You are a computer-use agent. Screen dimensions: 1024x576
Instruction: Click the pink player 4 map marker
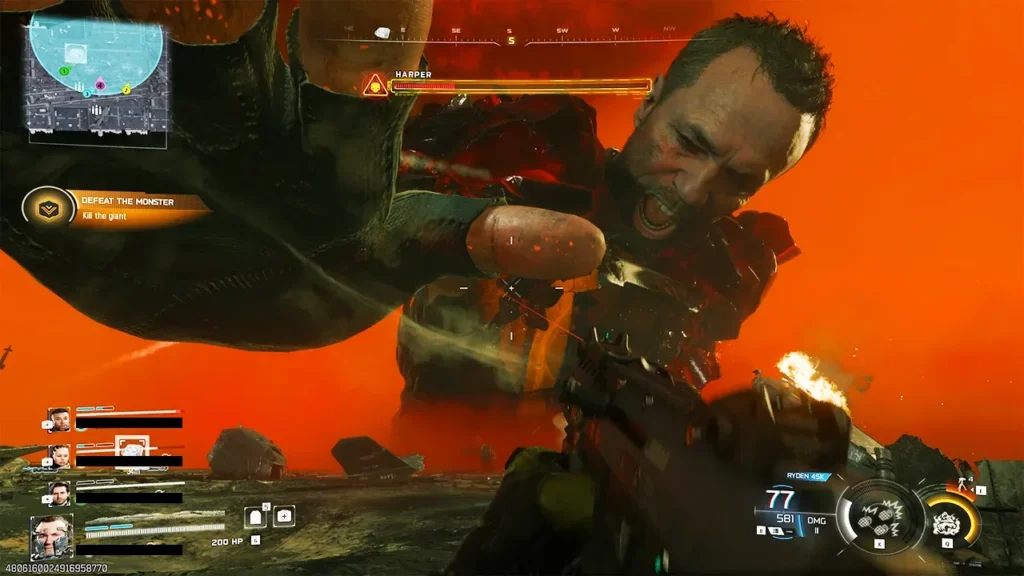100,85
